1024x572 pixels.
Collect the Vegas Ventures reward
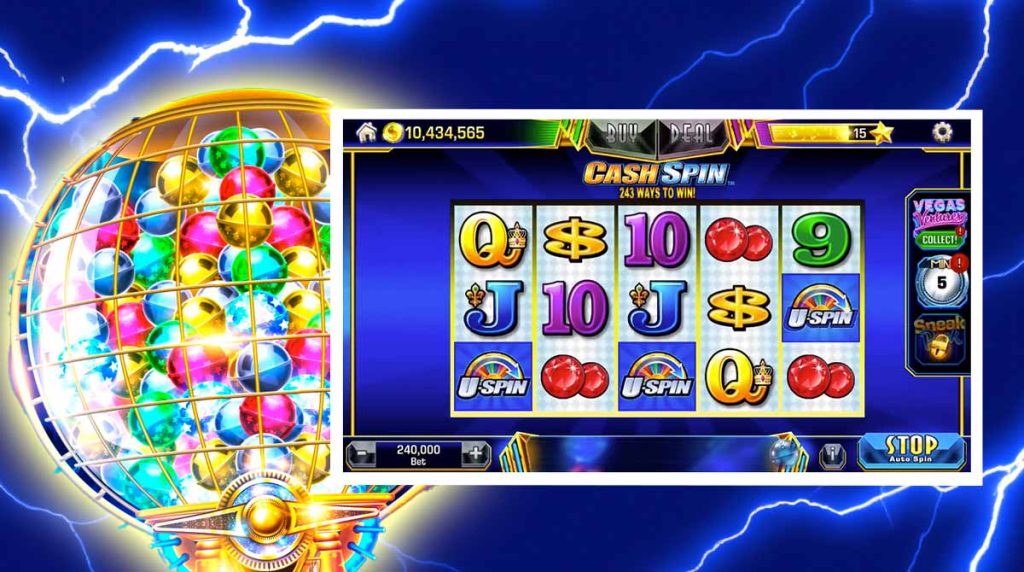(937, 240)
